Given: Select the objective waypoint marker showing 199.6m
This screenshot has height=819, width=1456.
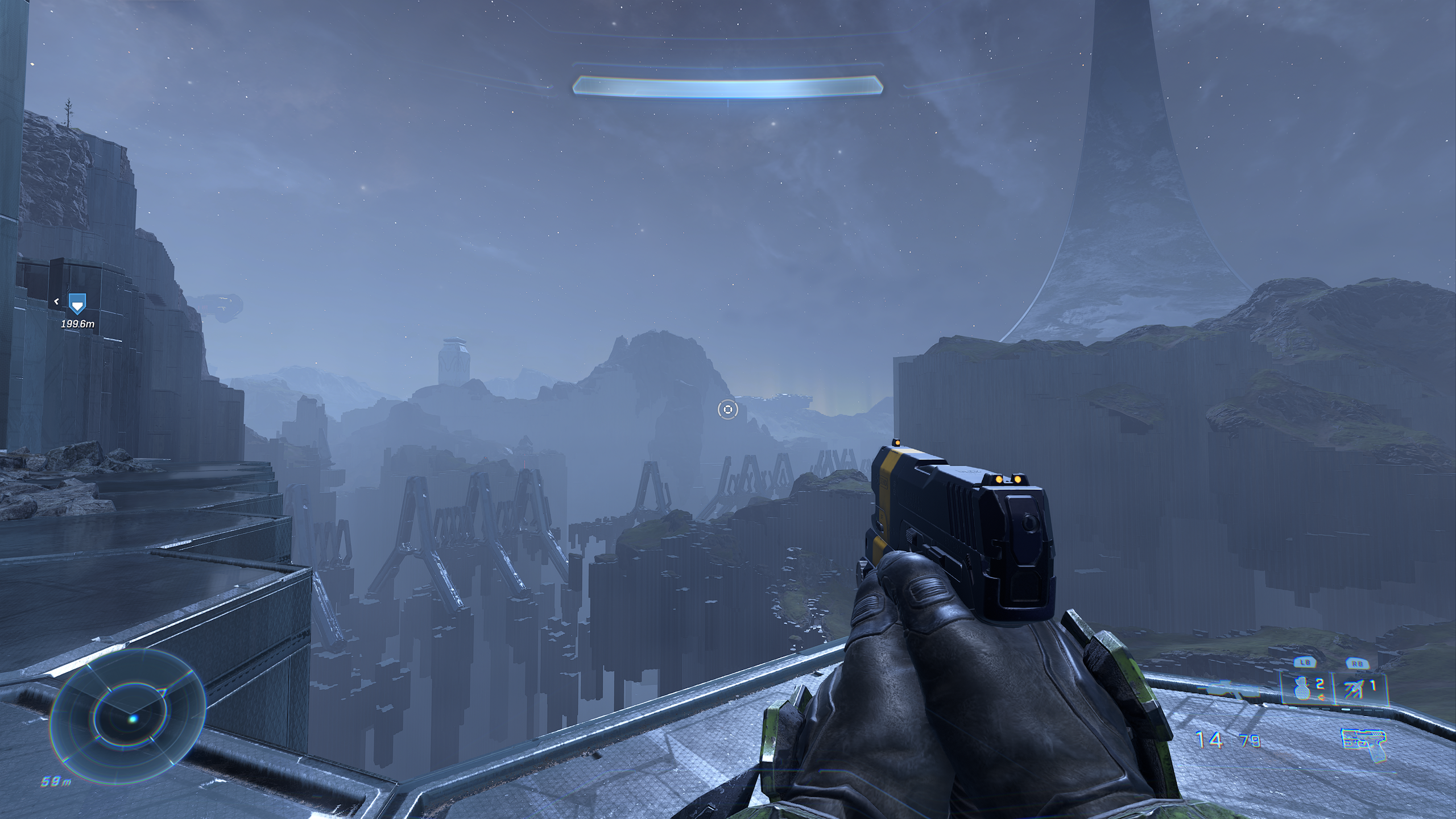Looking at the screenshot, I should pos(77,304).
